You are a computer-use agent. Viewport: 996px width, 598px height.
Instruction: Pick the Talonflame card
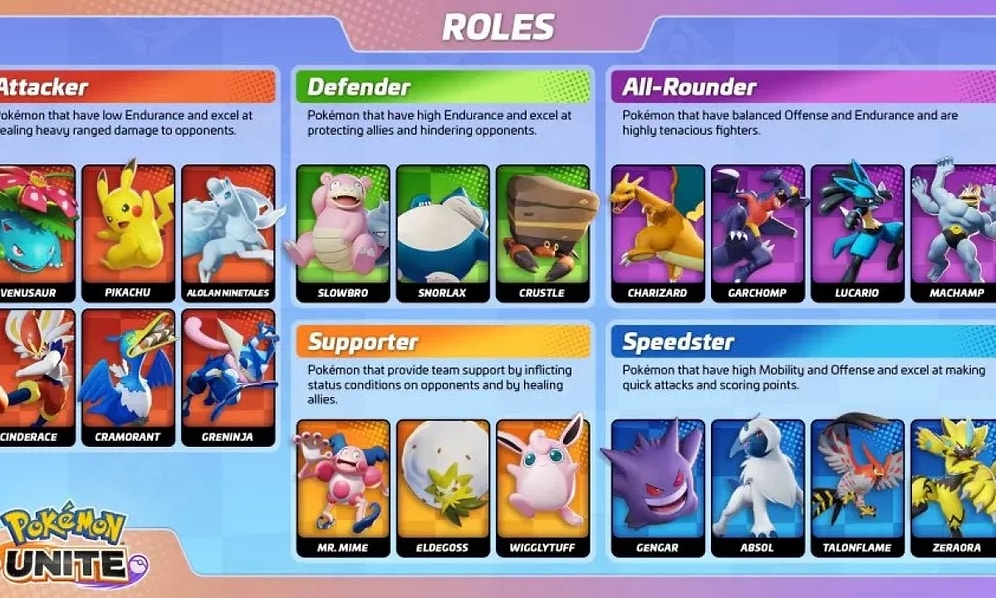(857, 489)
